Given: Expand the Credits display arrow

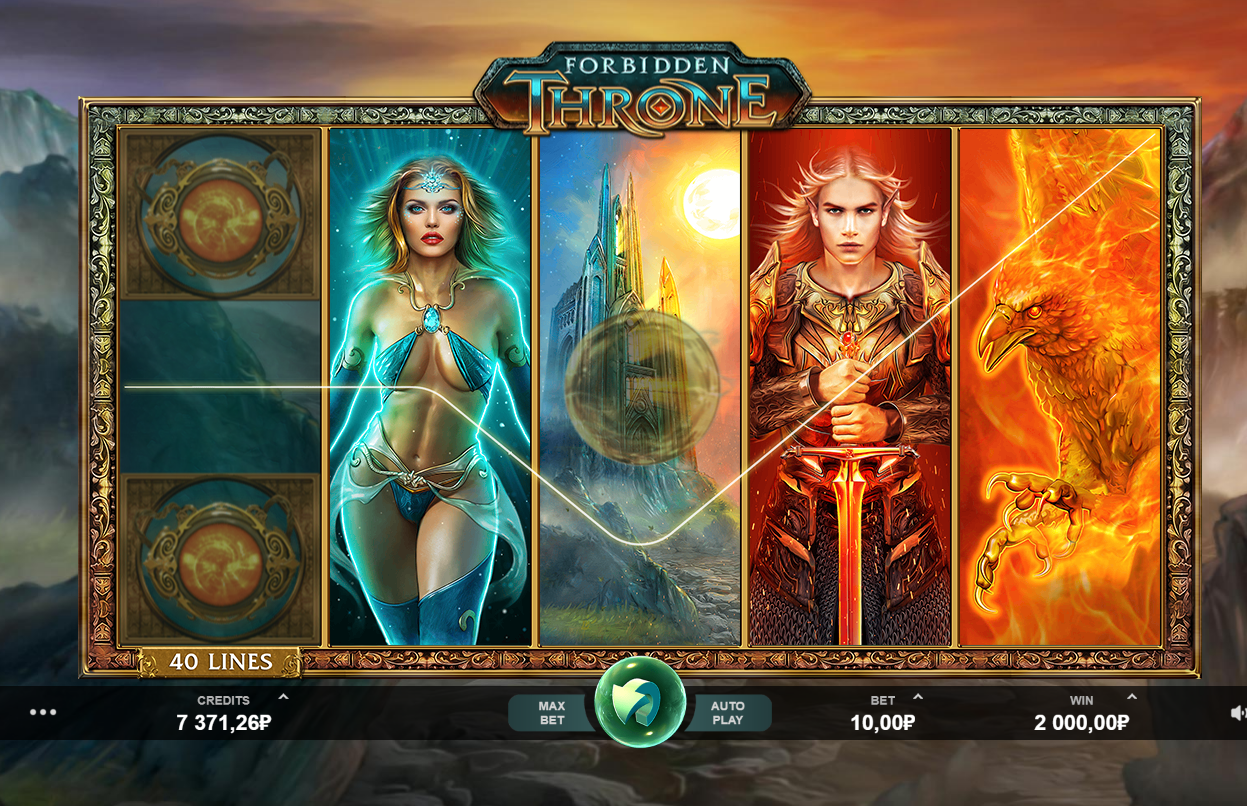Looking at the screenshot, I should point(283,697).
